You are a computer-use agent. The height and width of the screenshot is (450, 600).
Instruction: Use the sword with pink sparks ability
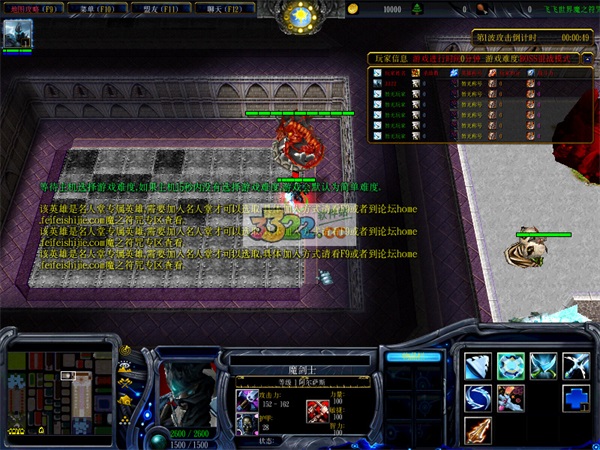point(510,398)
